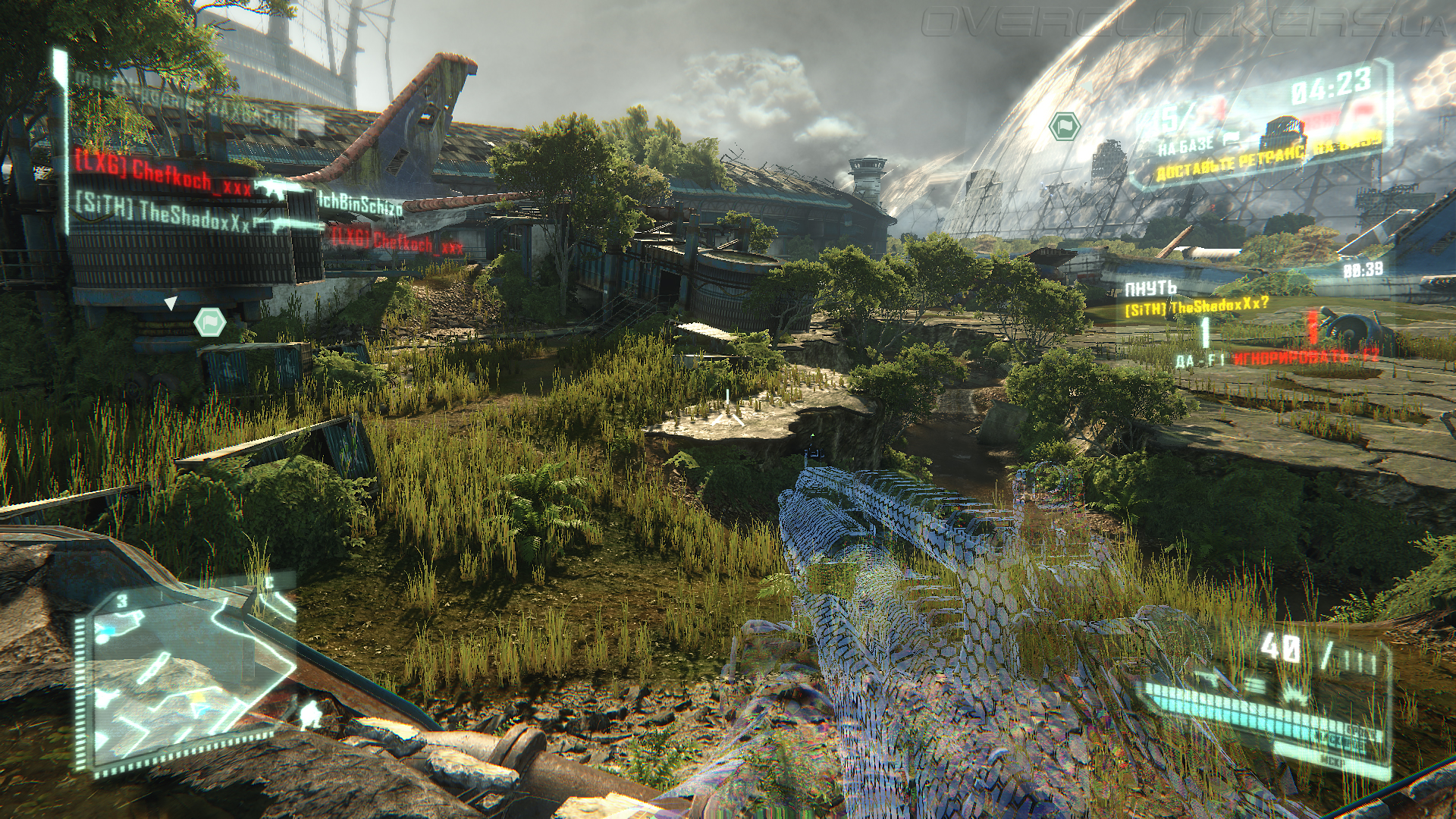Select the white hexagon flag objective marker

point(209,322)
